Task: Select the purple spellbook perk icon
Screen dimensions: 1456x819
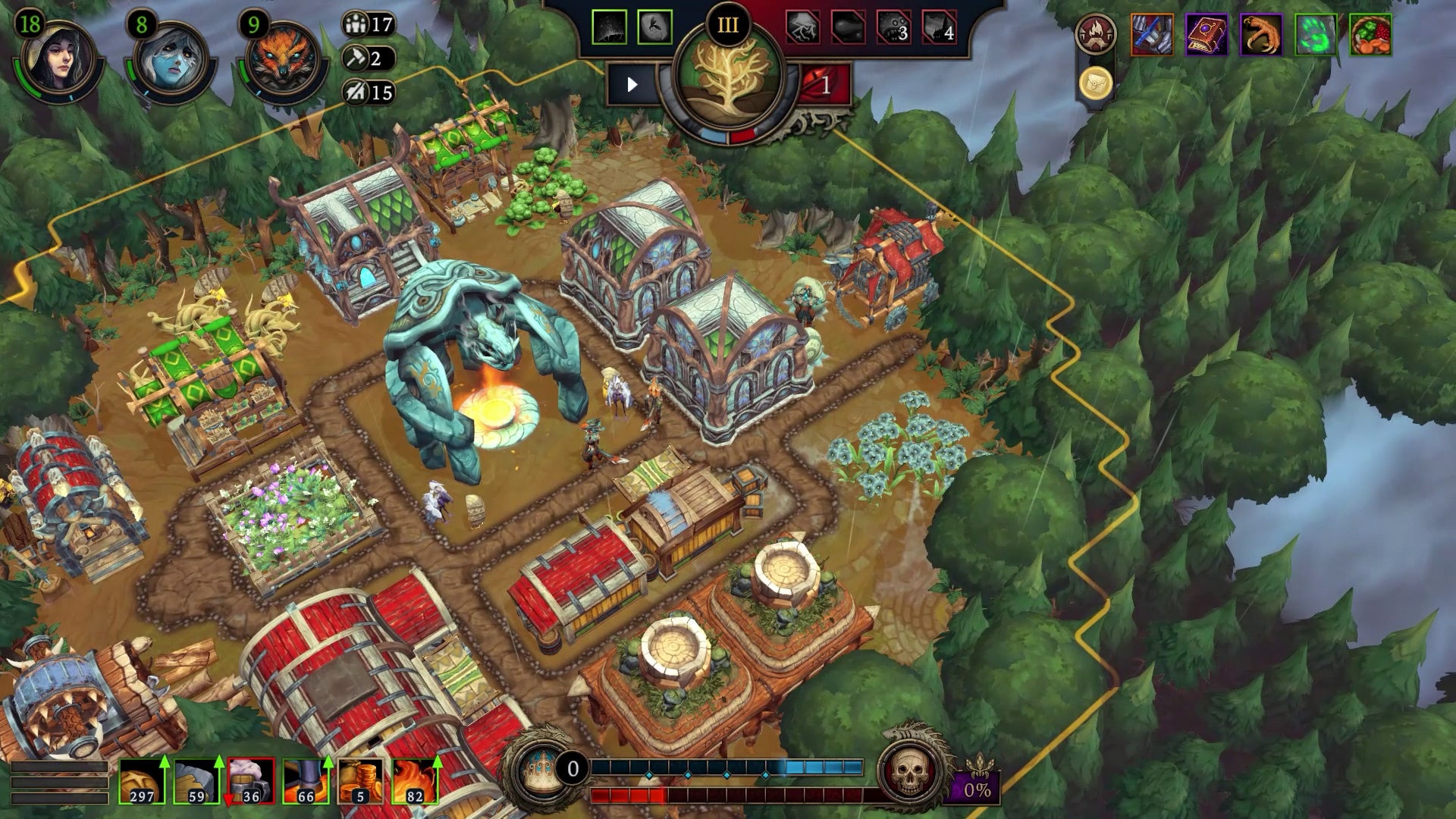Action: [x=1206, y=35]
